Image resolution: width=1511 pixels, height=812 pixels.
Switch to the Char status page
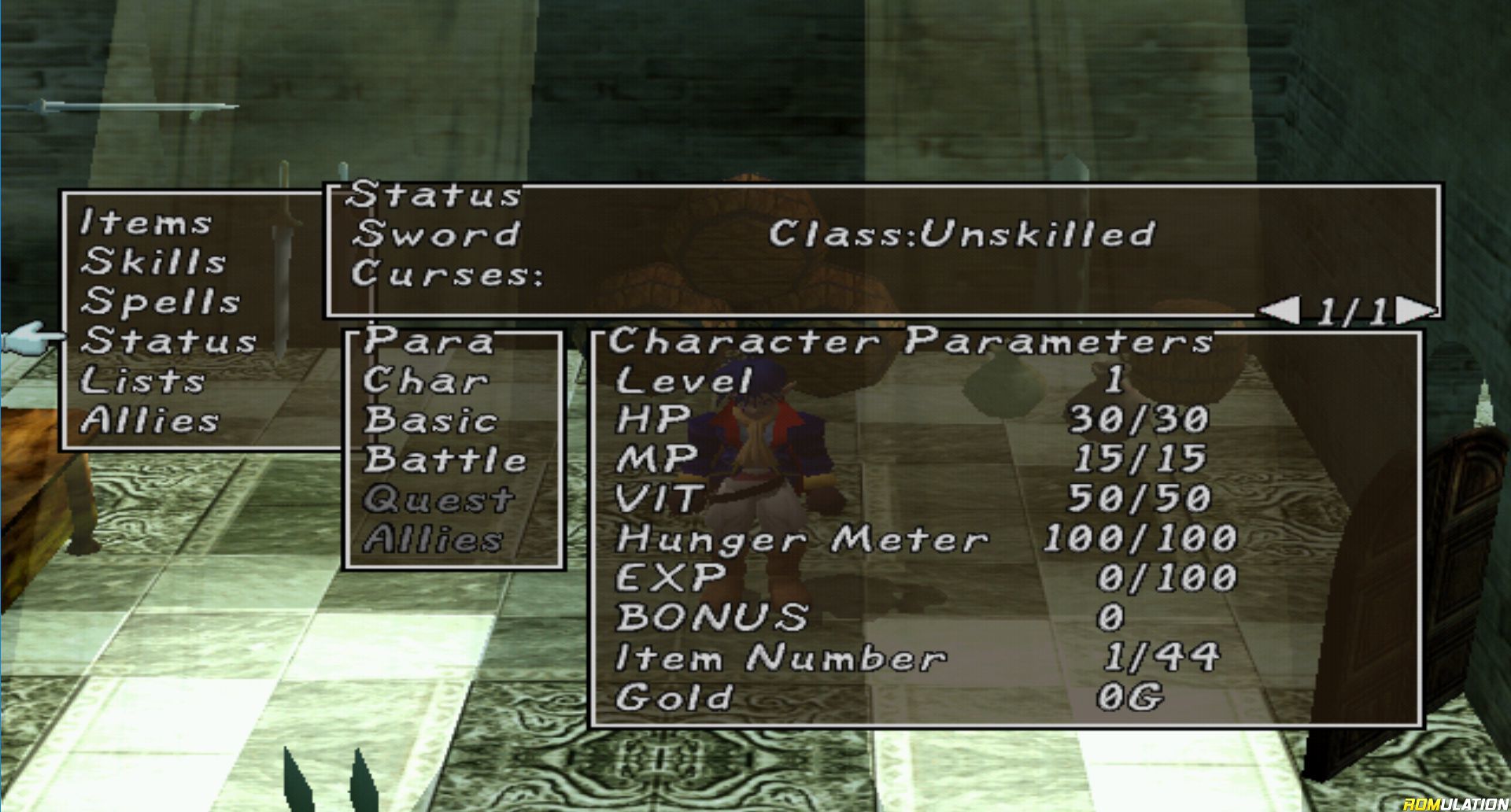(425, 381)
